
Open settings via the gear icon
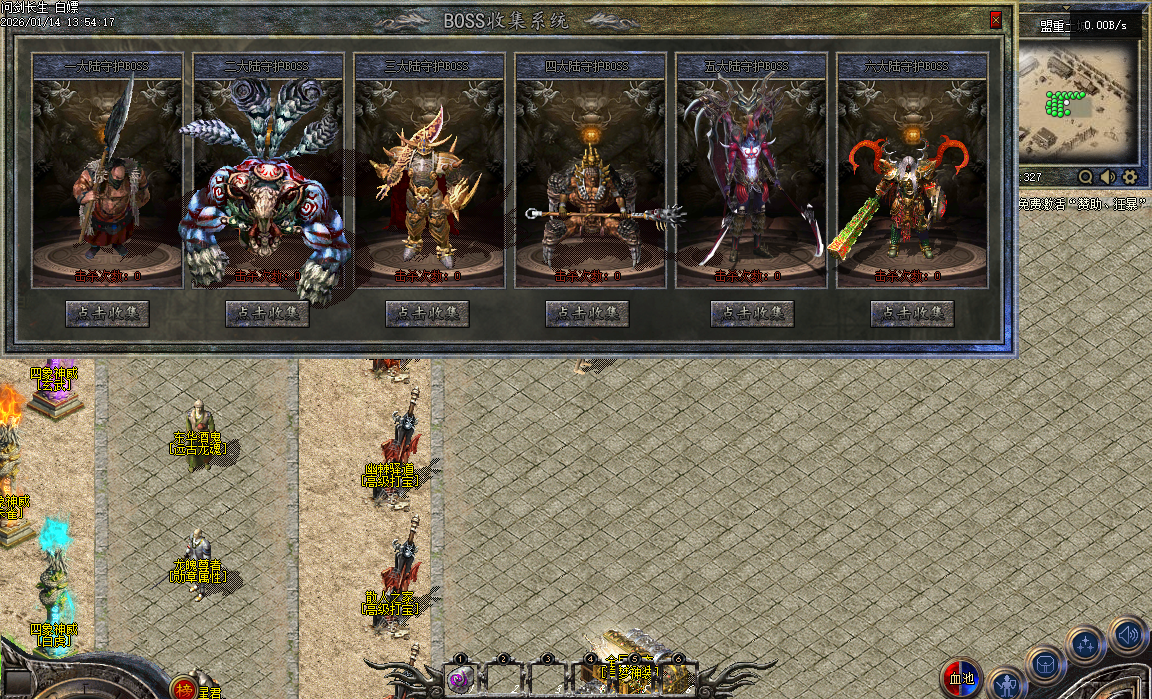coord(1130,177)
